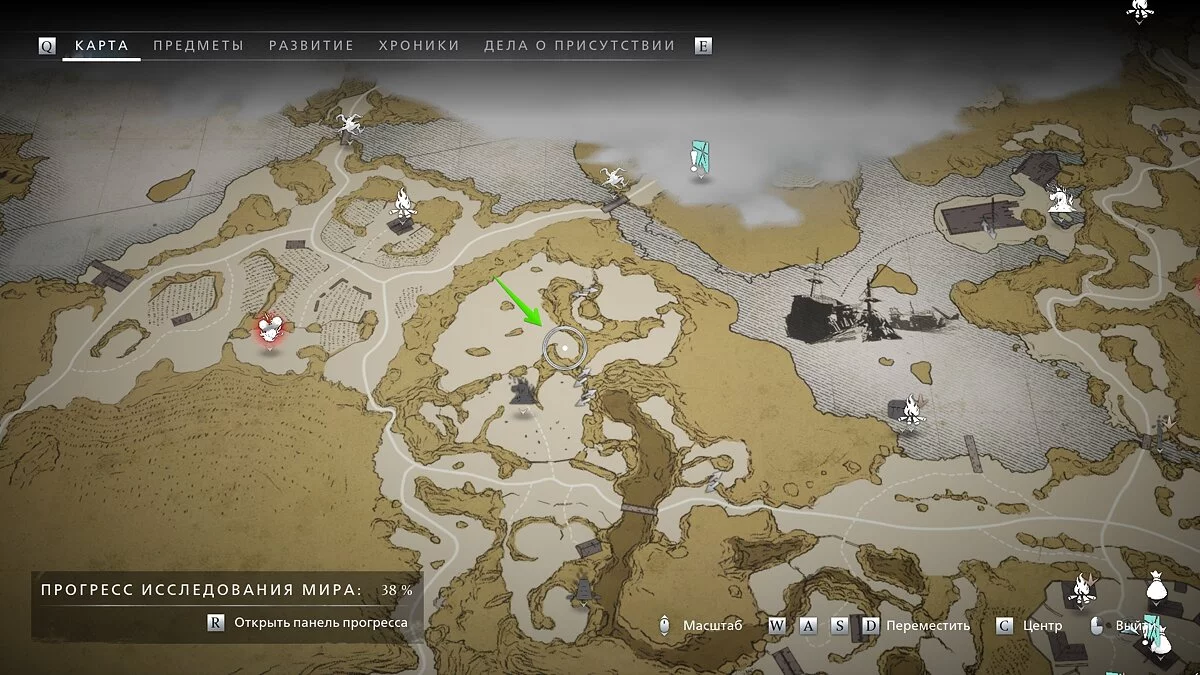
Task: Go to the Развитие tab
Action: pyautogui.click(x=311, y=46)
